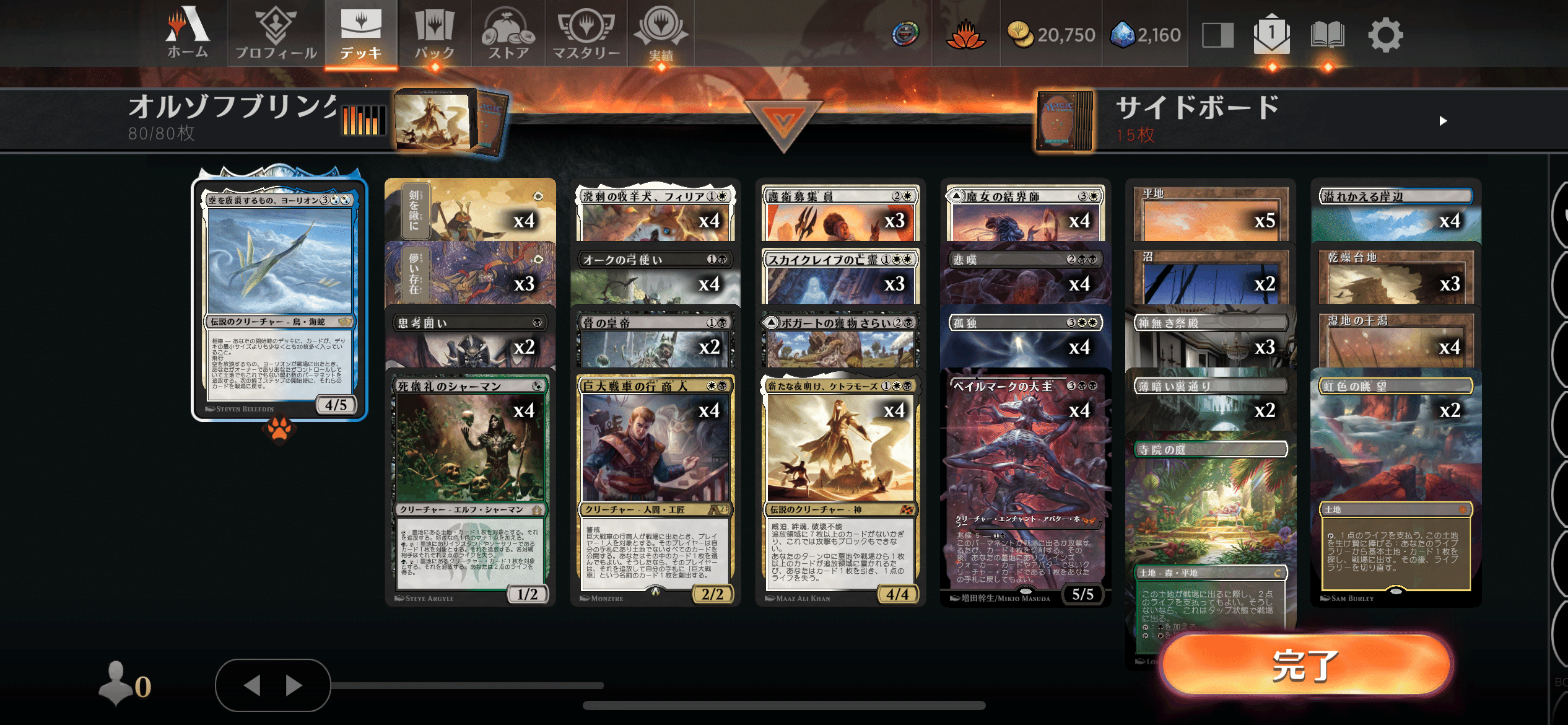Click the mastery level badge showing 1
1568x725 pixels.
1271,35
